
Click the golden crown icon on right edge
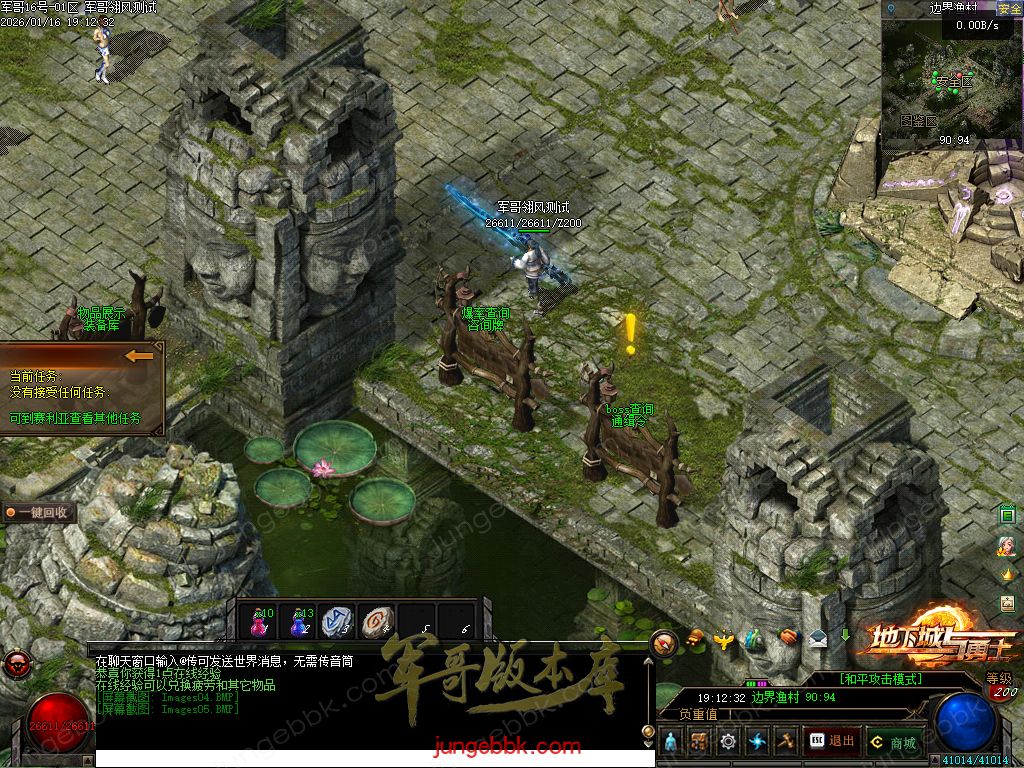pyautogui.click(x=1008, y=574)
